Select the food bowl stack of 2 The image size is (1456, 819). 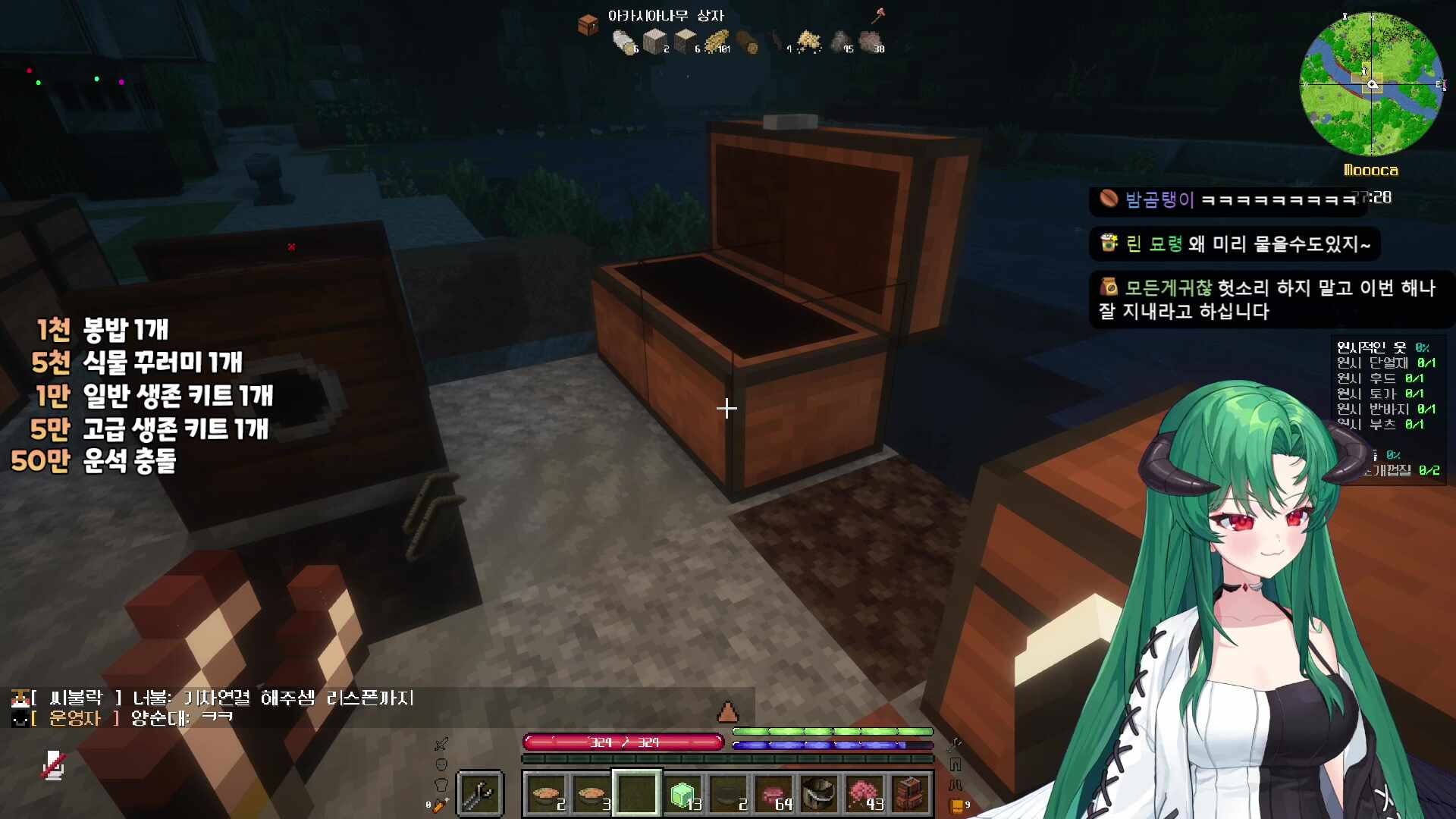pyautogui.click(x=546, y=794)
